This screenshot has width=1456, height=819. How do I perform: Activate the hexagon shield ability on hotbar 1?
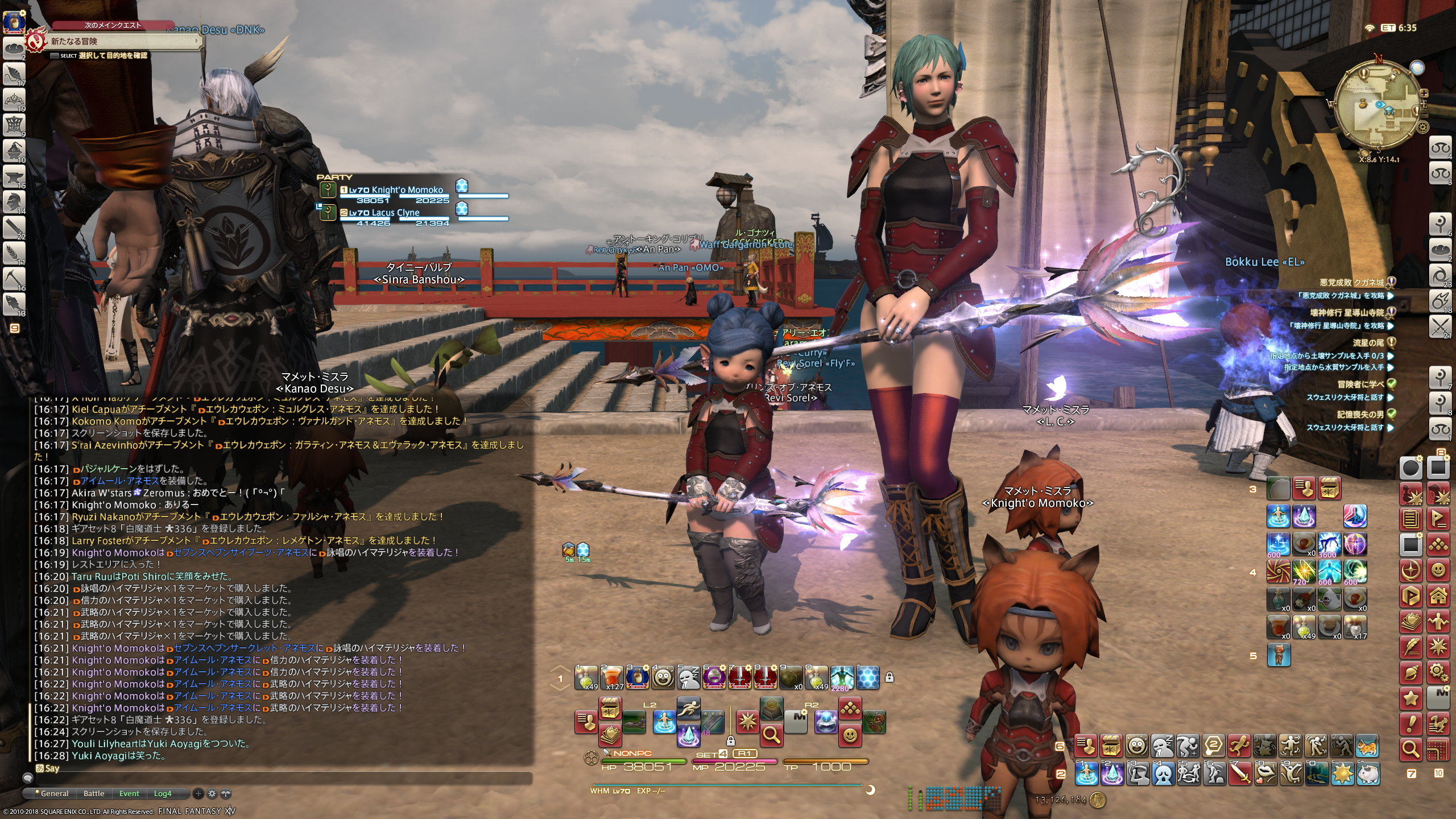(x=867, y=677)
